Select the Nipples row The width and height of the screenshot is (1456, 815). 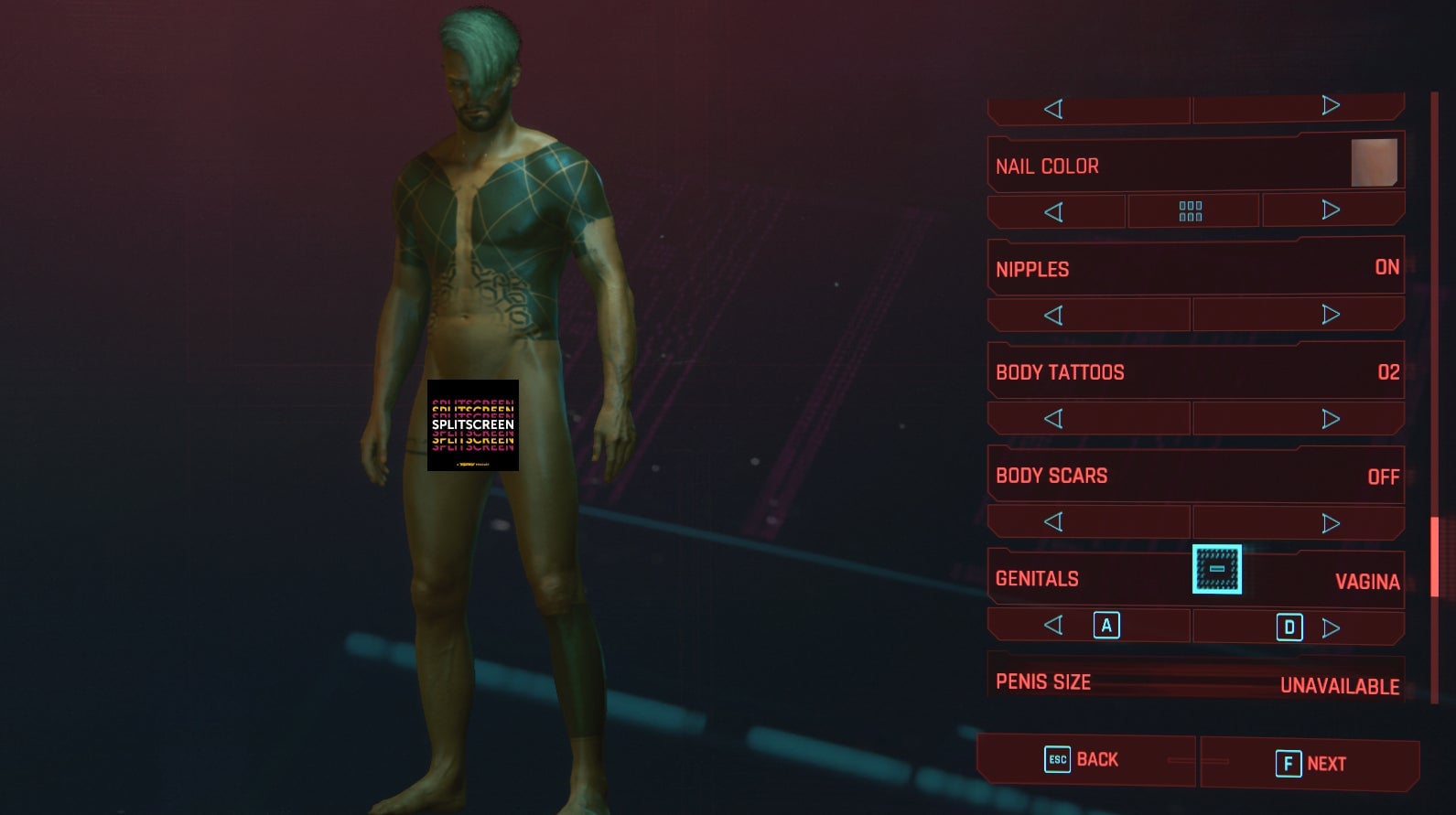click(1194, 269)
